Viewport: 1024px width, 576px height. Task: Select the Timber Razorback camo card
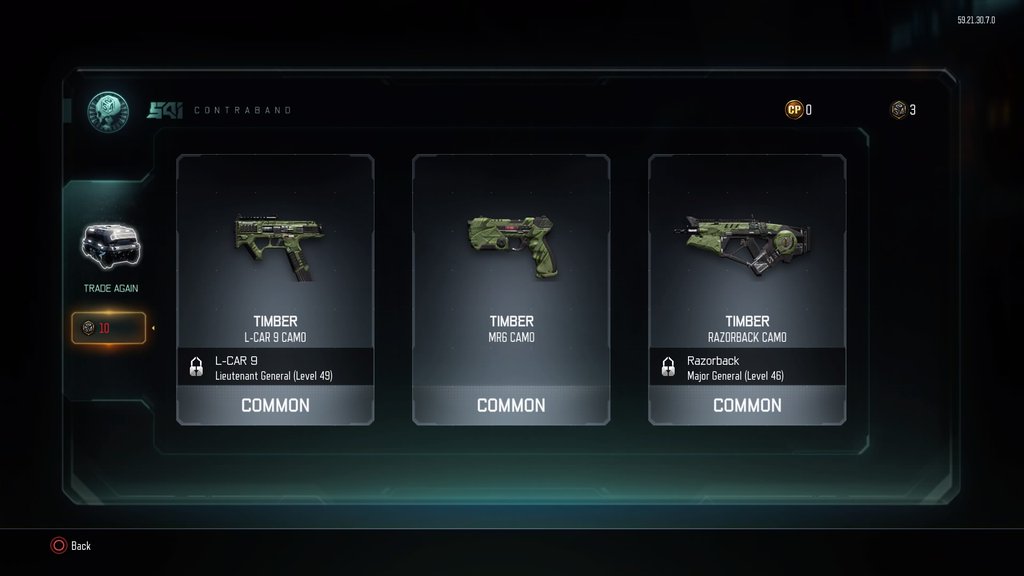coord(747,289)
